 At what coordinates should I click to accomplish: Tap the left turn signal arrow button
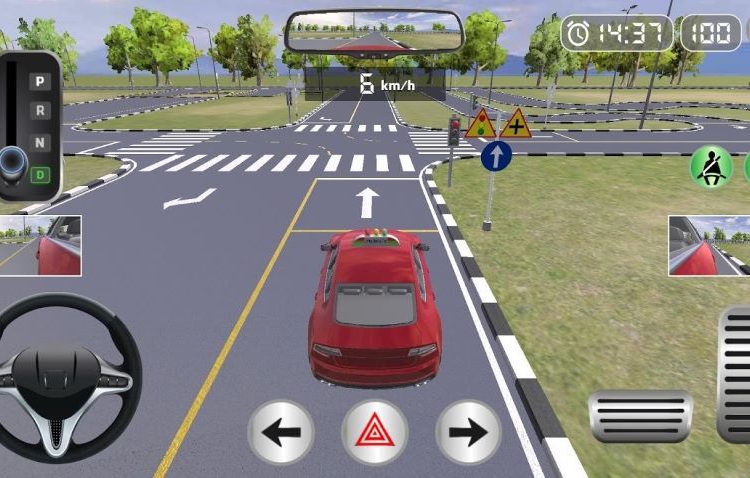(x=280, y=432)
